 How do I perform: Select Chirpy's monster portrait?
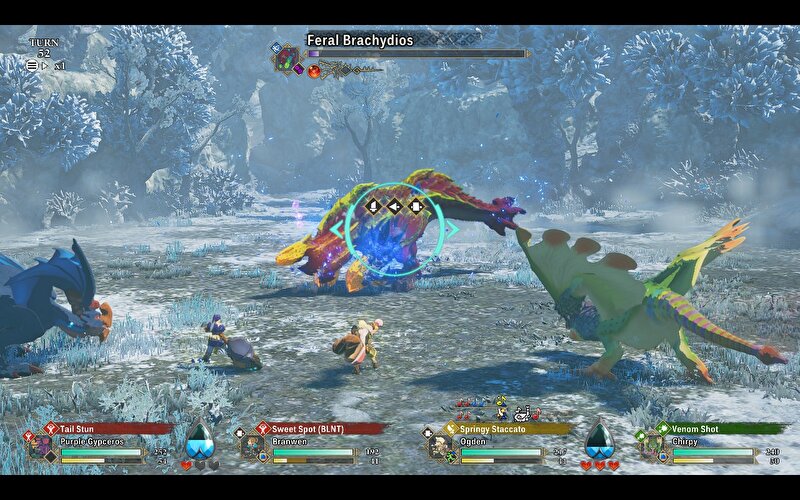click(x=652, y=447)
